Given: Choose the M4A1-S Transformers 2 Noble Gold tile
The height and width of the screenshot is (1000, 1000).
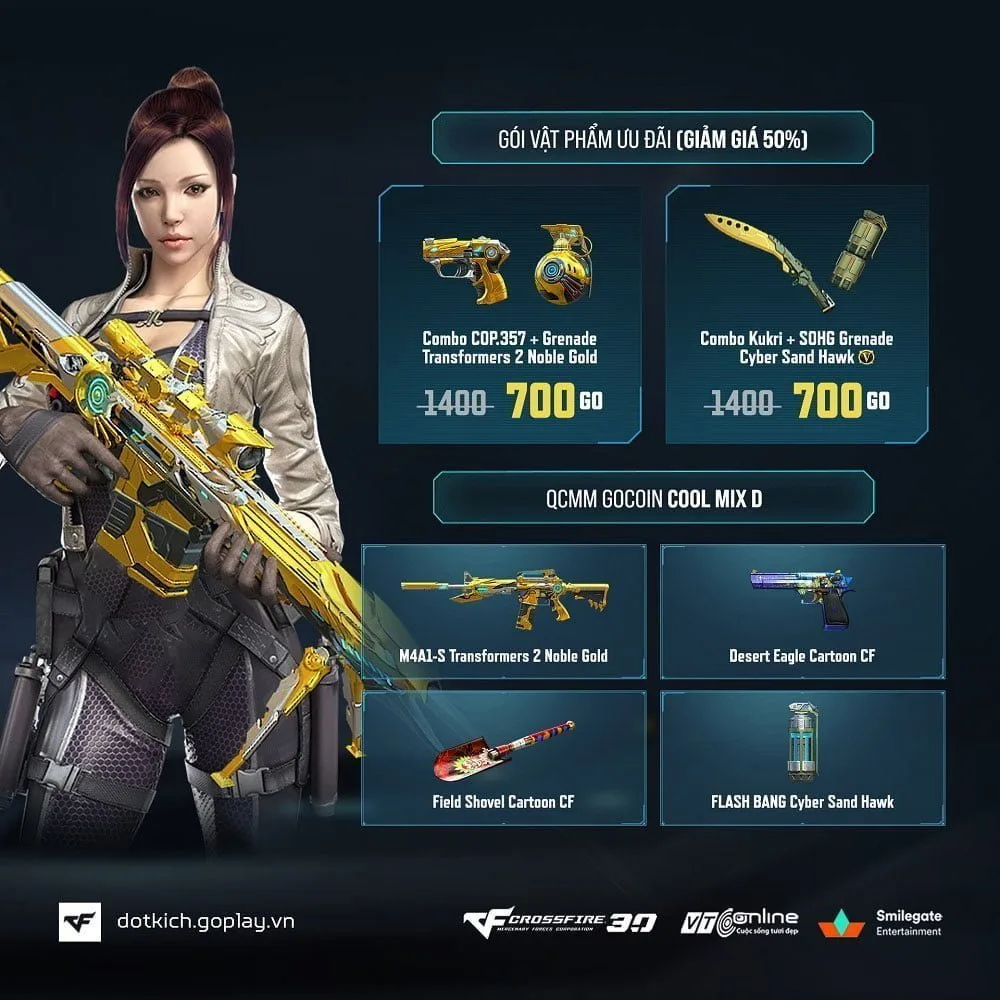Looking at the screenshot, I should 504,612.
